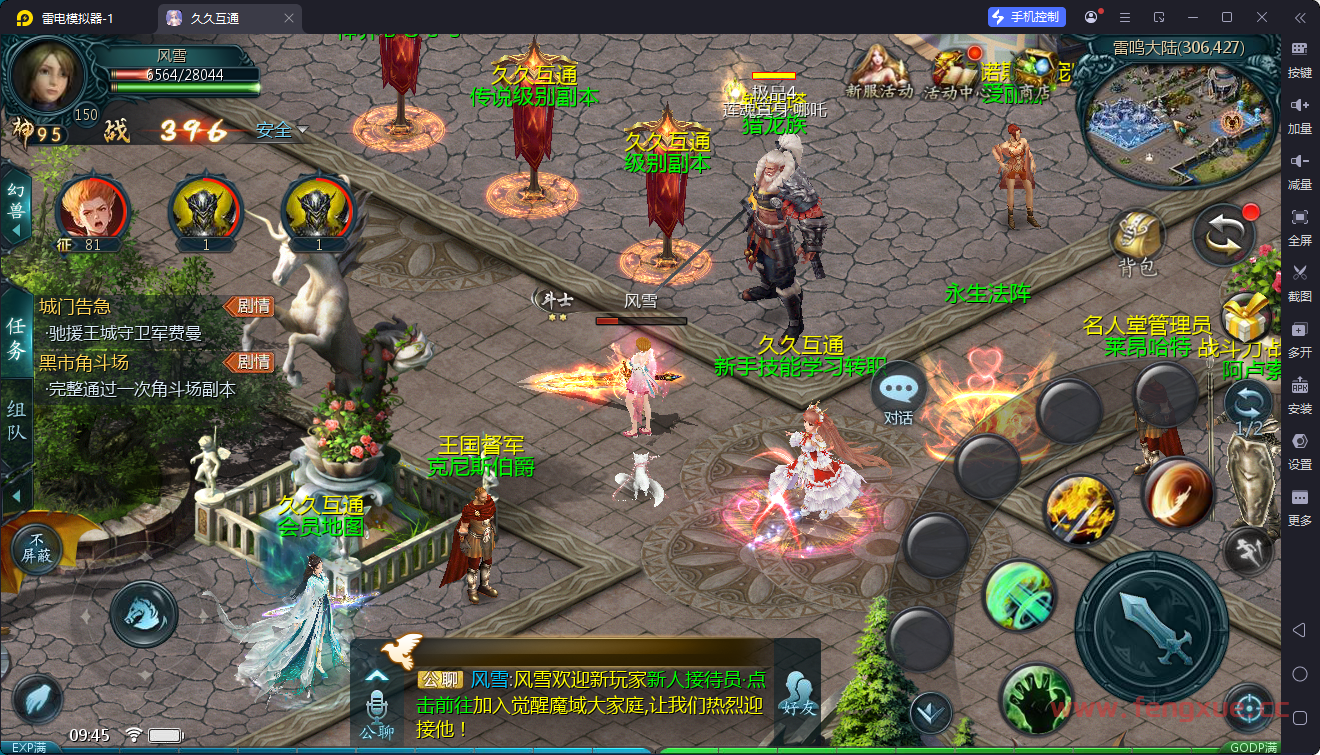Click the 风雪 player portrait

tap(48, 75)
